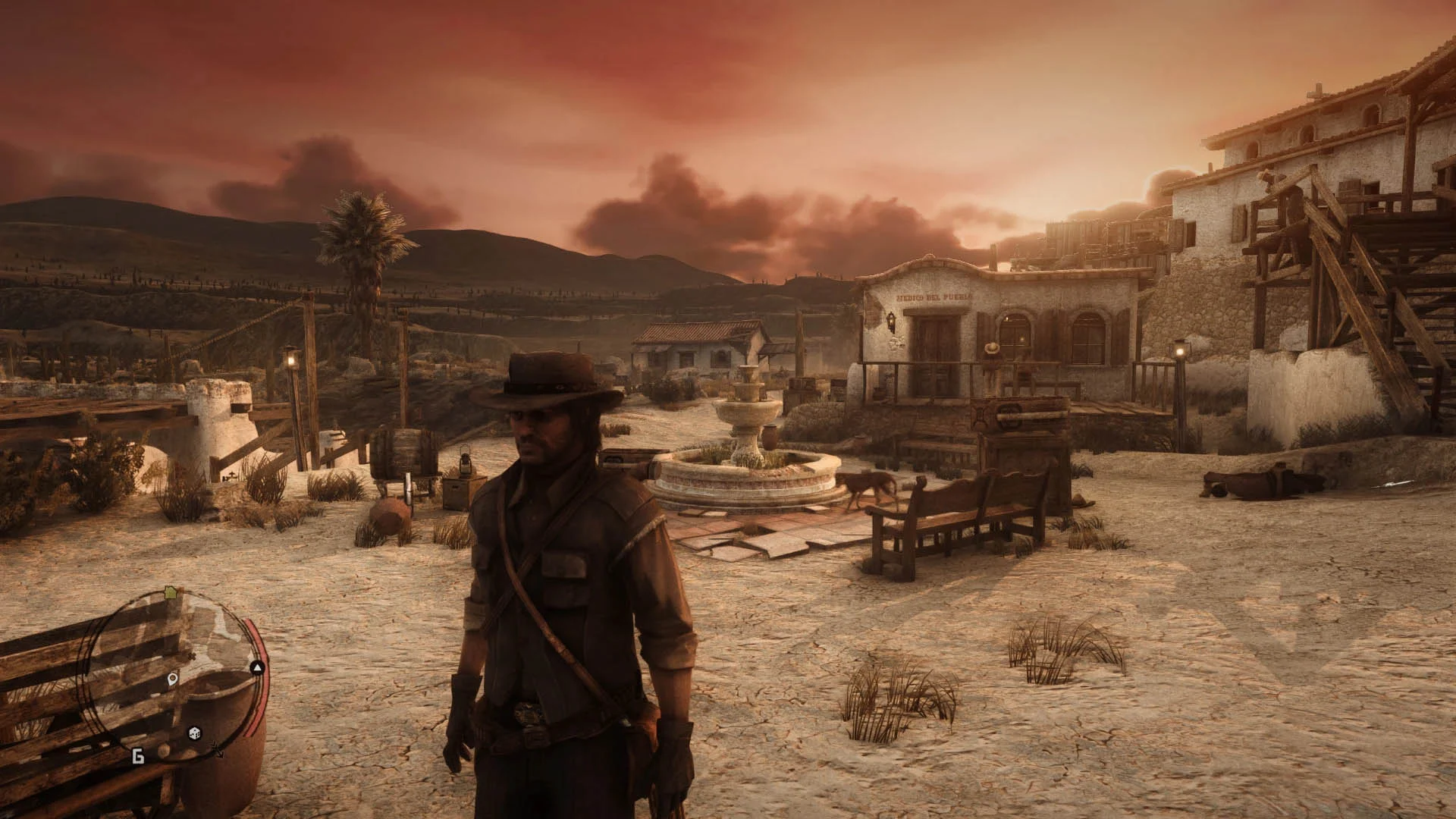The image size is (1456, 819).
Task: Select the G shop marker inside the minimap
Action: (139, 756)
